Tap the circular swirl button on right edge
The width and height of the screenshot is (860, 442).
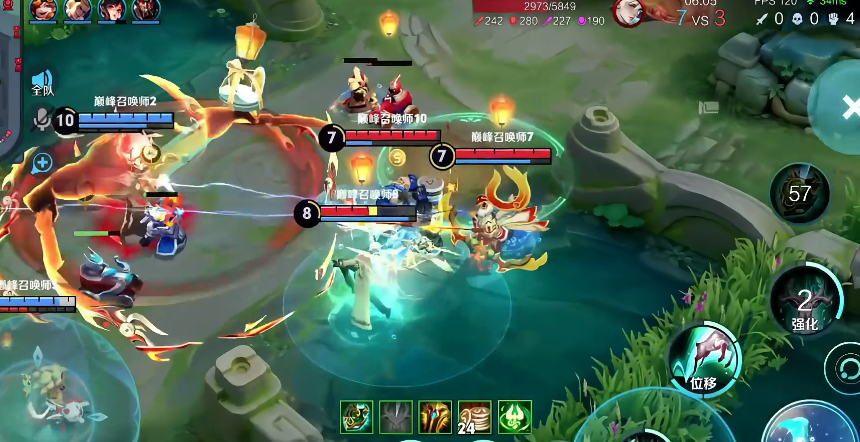[843, 367]
